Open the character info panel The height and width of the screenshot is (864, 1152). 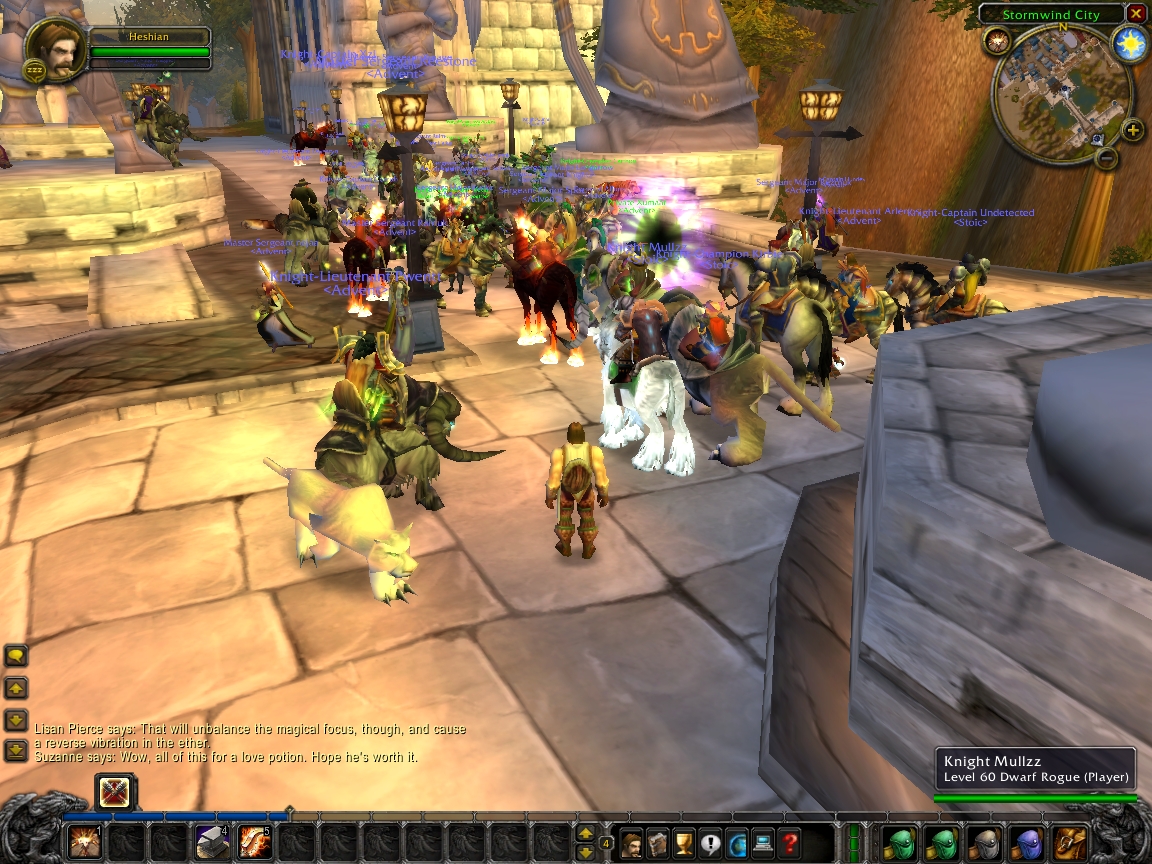pos(632,843)
